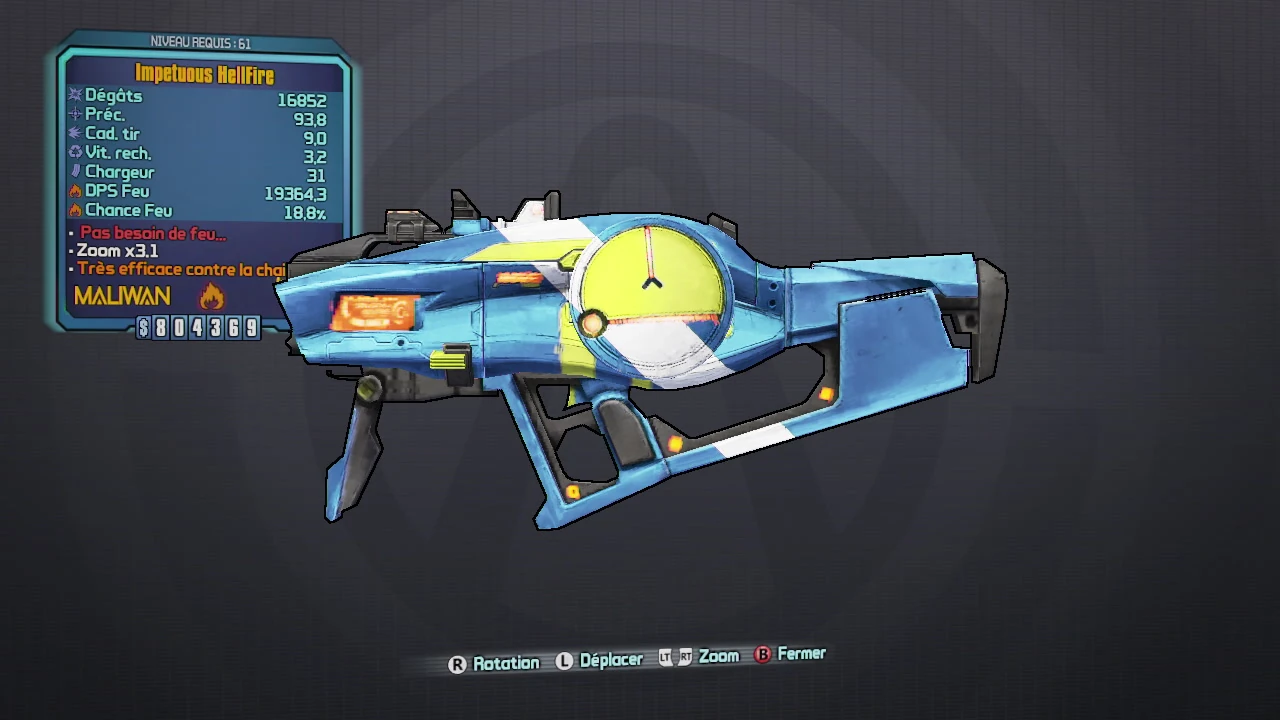
Task: Click the DPS Feu flame icon
Action: pyautogui.click(x=75, y=190)
